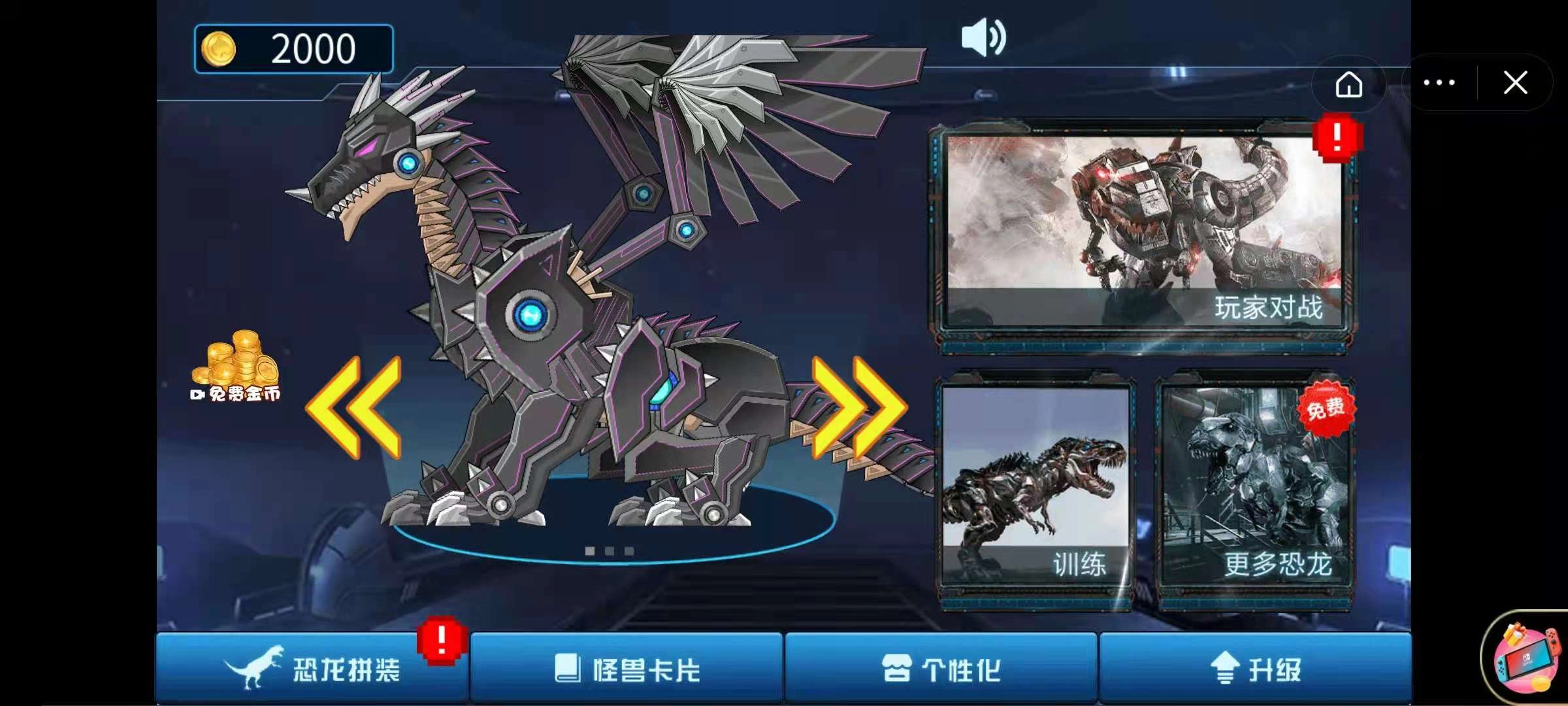The height and width of the screenshot is (706, 1568).
Task: Click the home icon in the top bar
Action: click(1349, 83)
